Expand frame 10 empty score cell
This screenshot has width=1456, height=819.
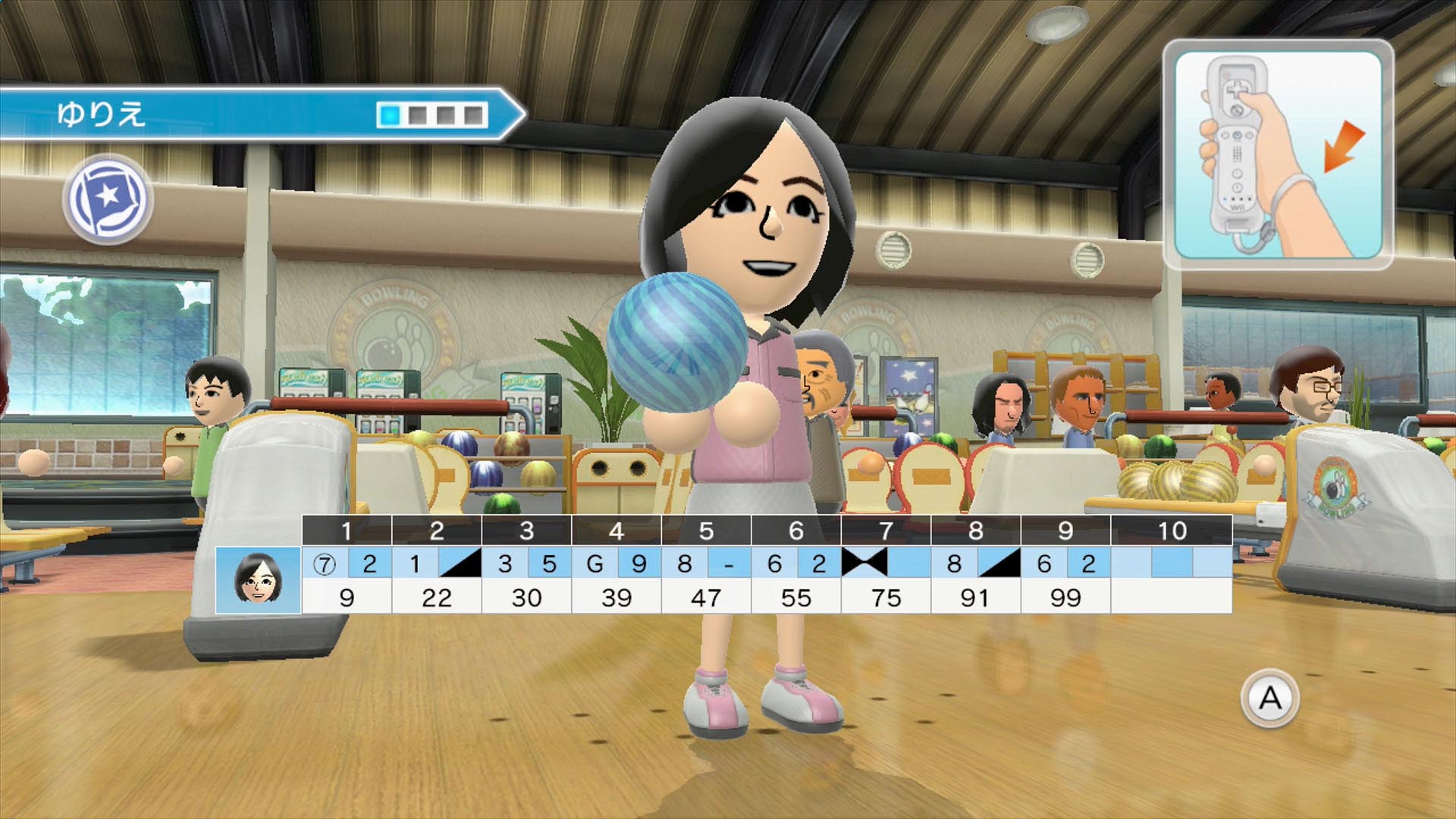pyautogui.click(x=1172, y=597)
